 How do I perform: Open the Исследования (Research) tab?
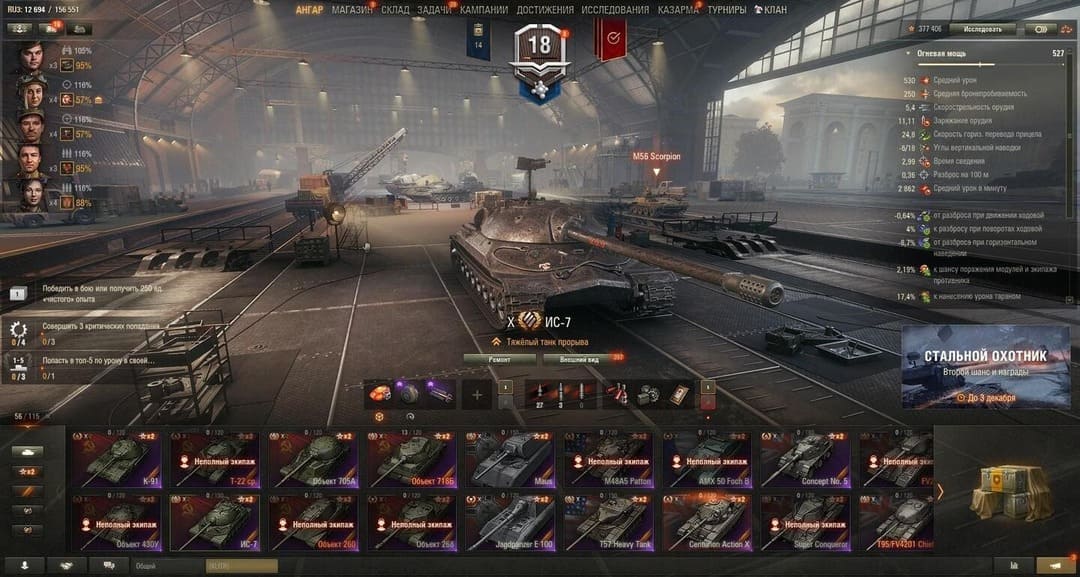point(615,10)
